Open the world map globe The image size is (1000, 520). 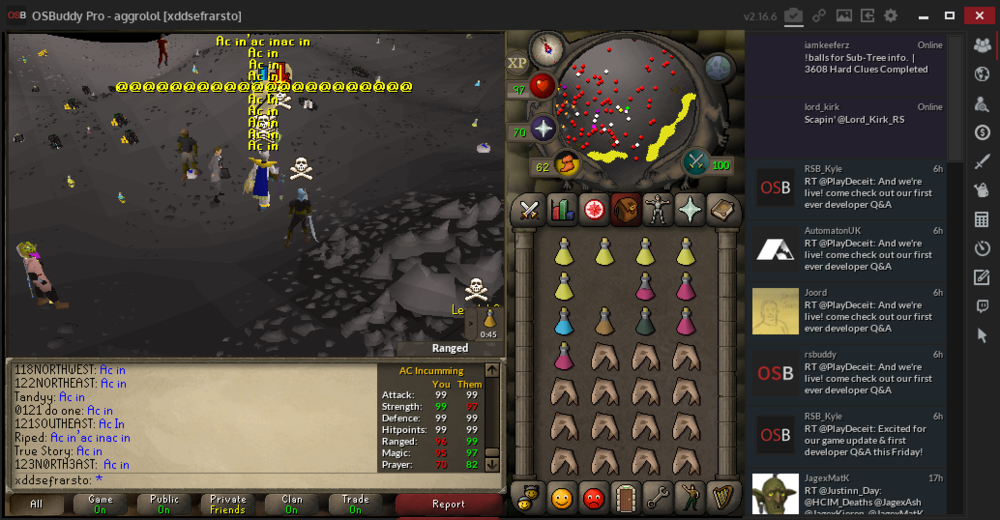tap(719, 67)
